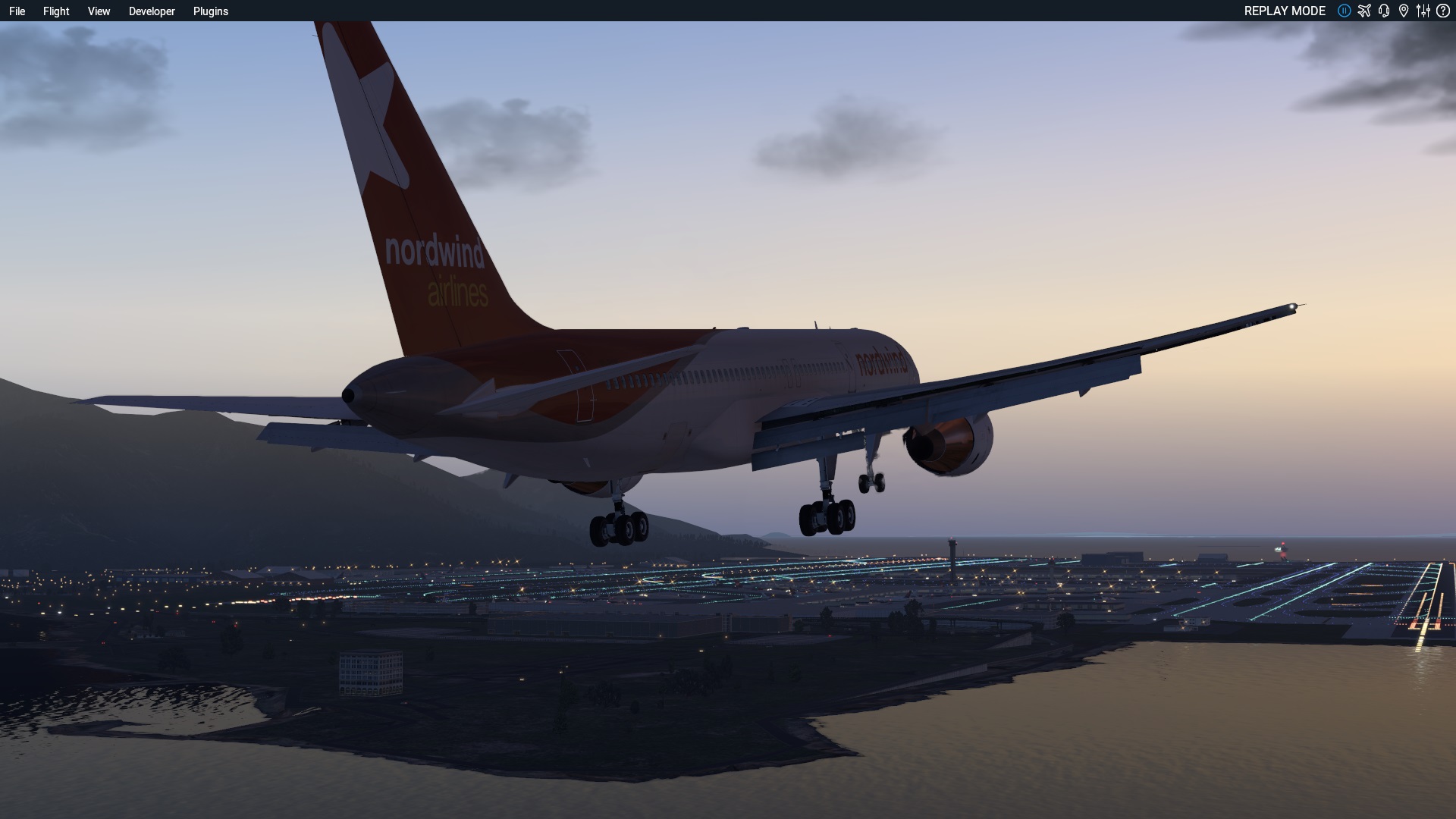The image size is (1456, 819).
Task: Show the map using the location pin icon
Action: coord(1404,11)
